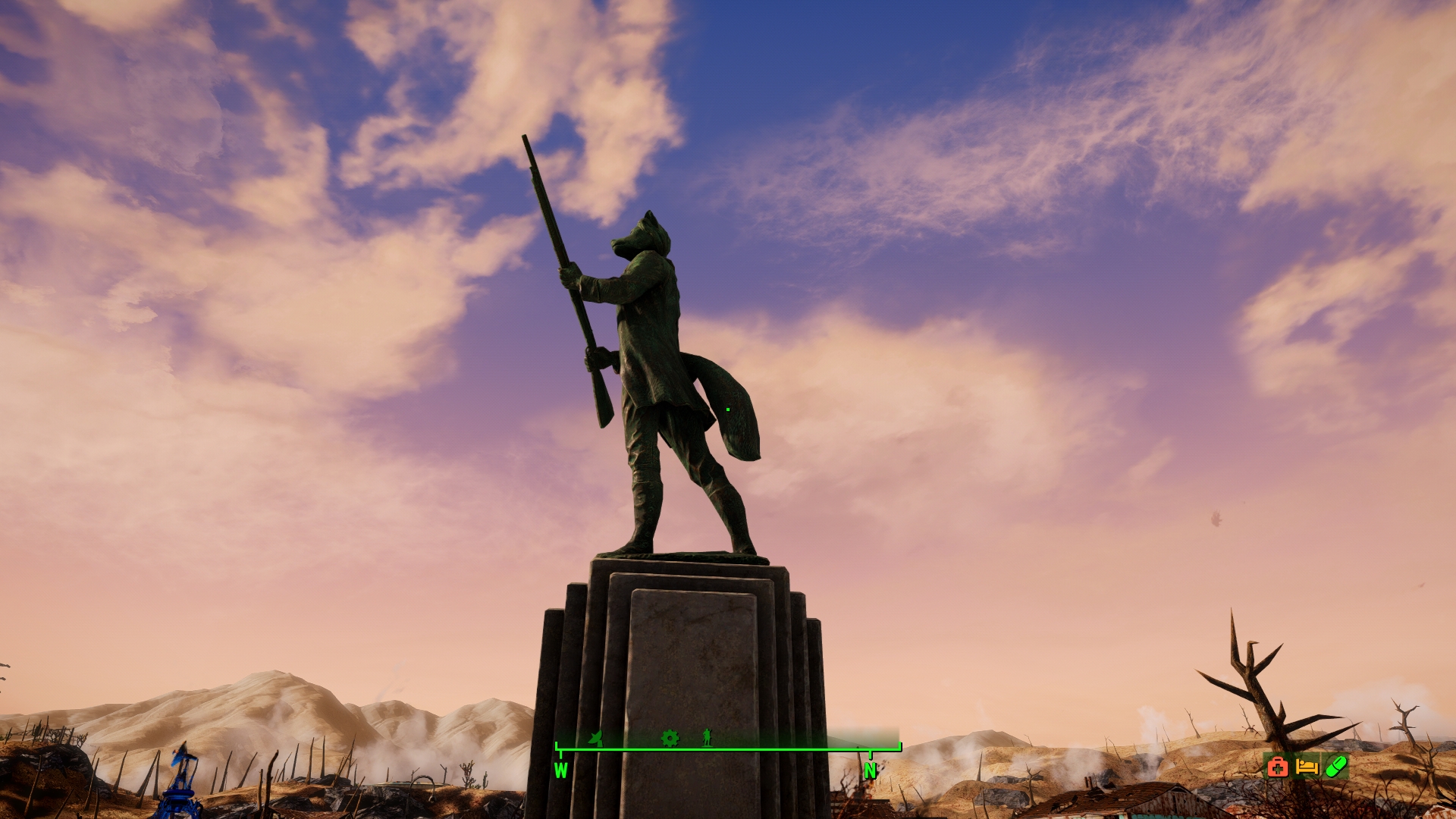Screen dimensions: 1456x819
Task: Select the blue pump machine at bottom left
Action: coord(178,789)
